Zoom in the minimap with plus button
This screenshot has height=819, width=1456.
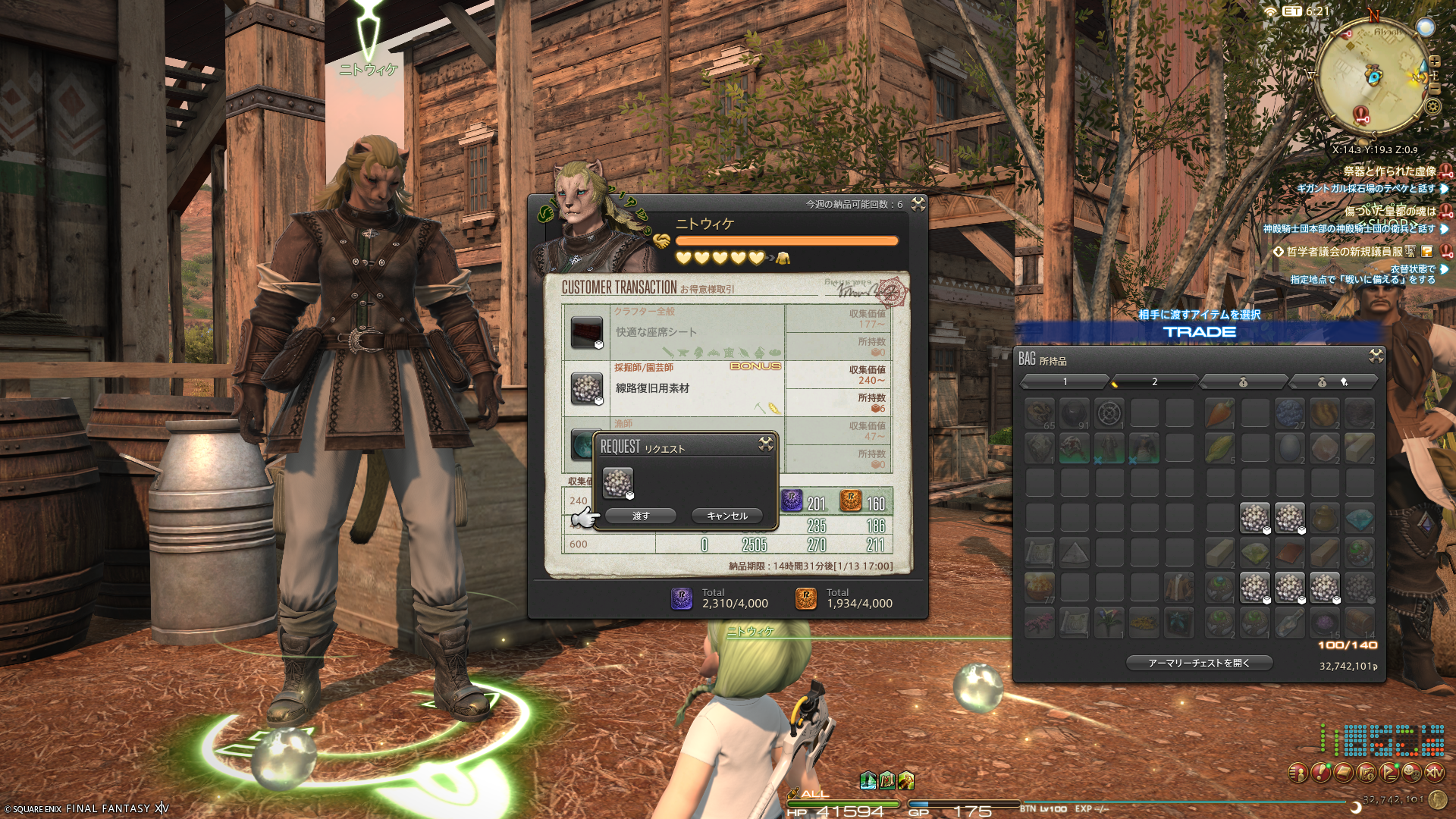(1434, 61)
